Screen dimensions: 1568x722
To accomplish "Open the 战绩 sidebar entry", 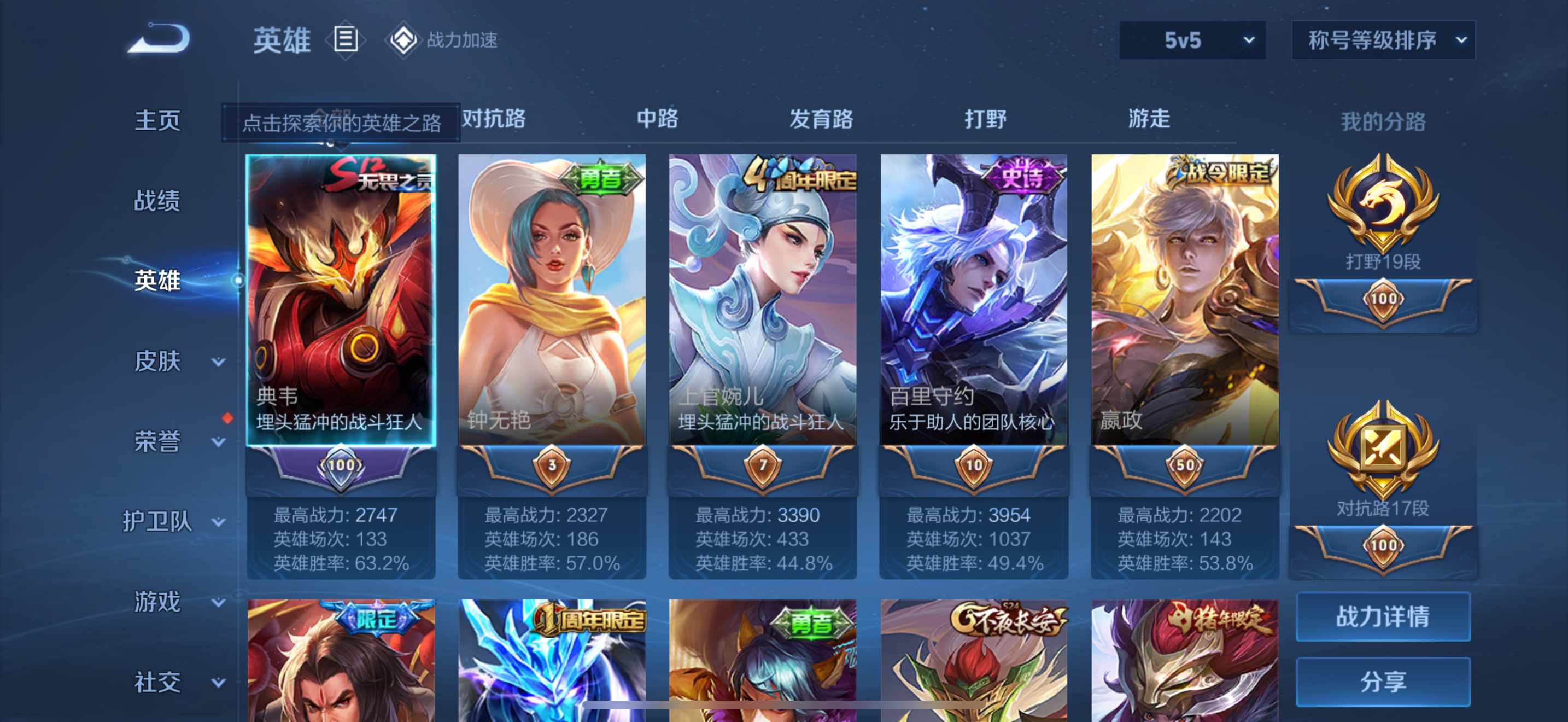I will 157,200.
